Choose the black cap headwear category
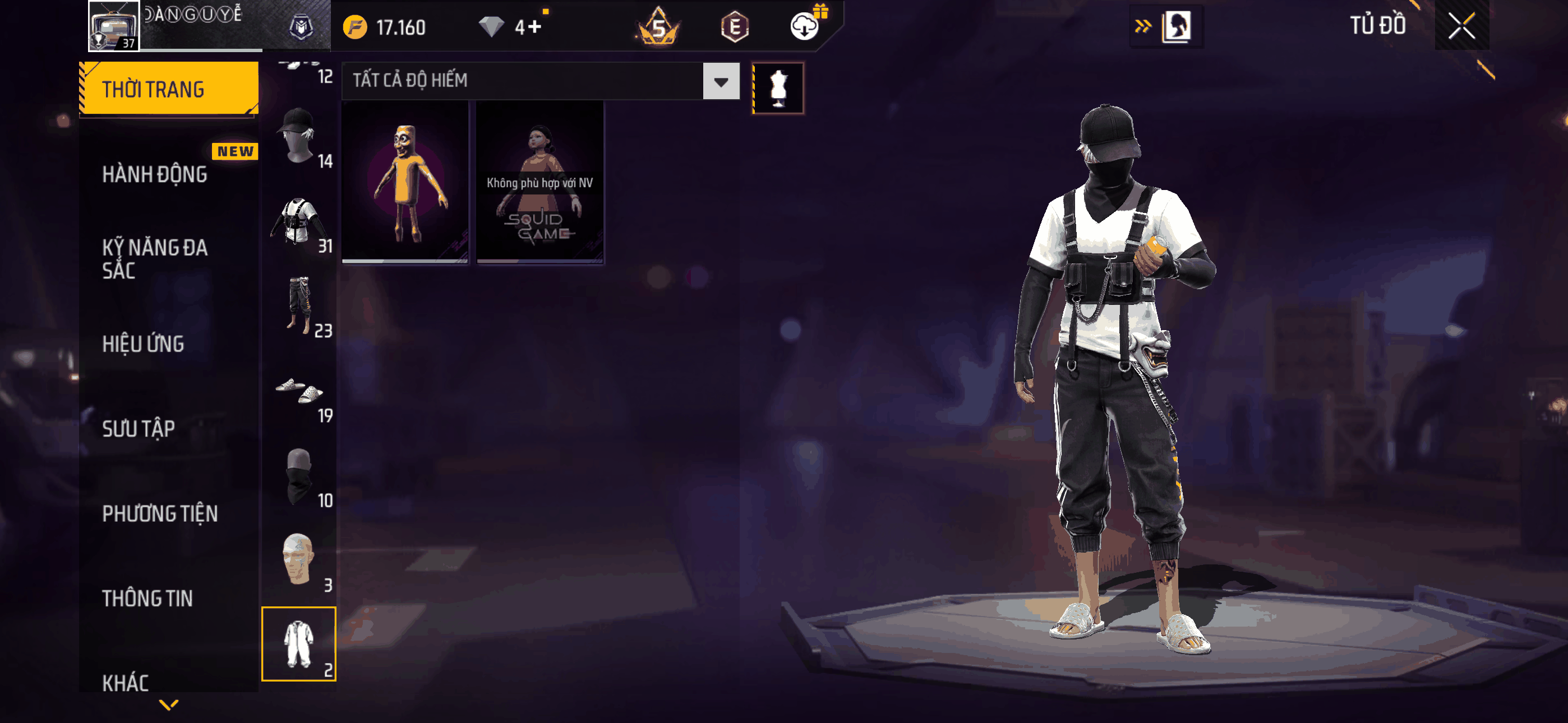 coord(298,137)
